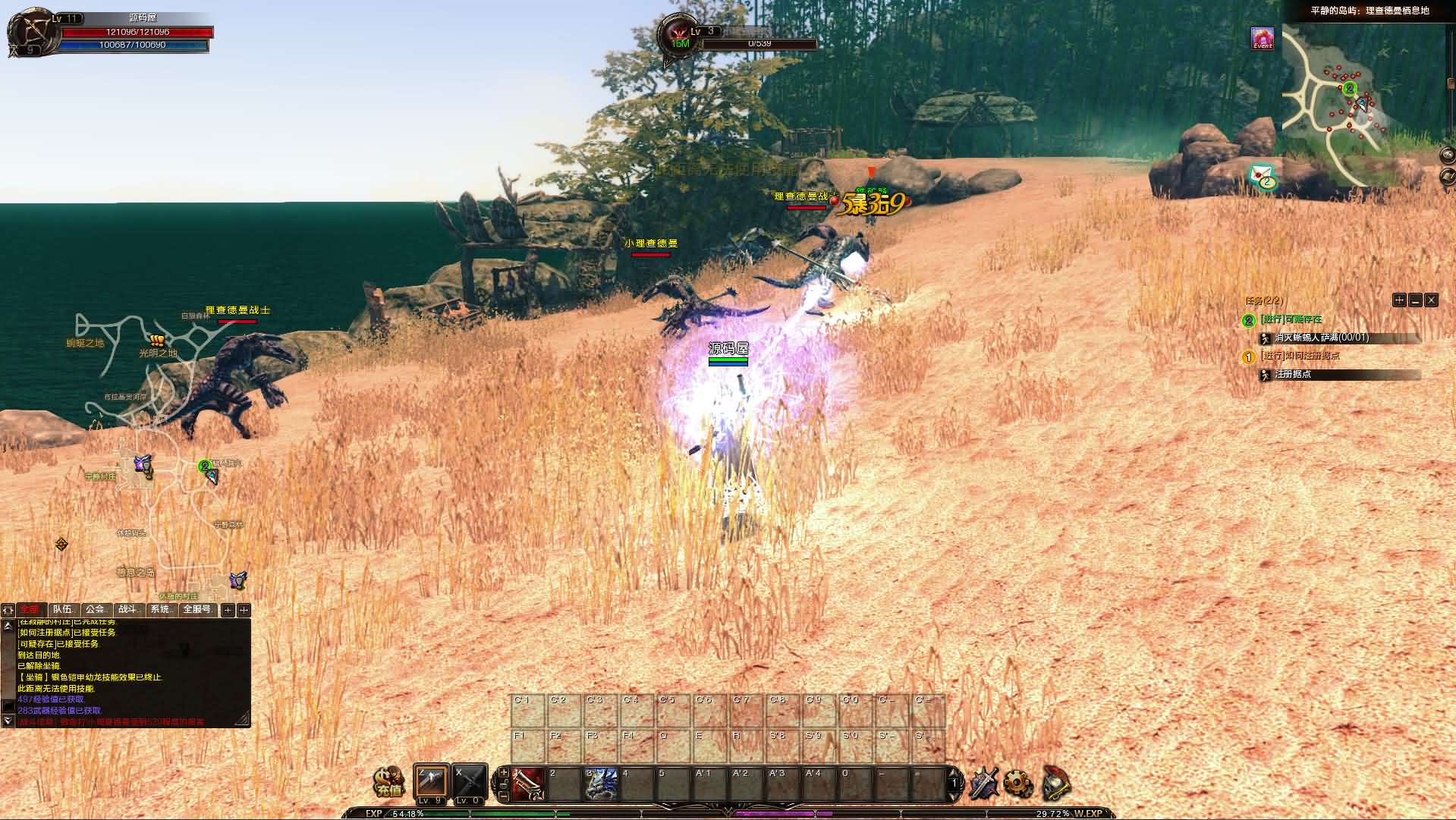This screenshot has width=1456, height=820.
Task: Click the helmet icon at the far bottom right
Action: 1056,785
